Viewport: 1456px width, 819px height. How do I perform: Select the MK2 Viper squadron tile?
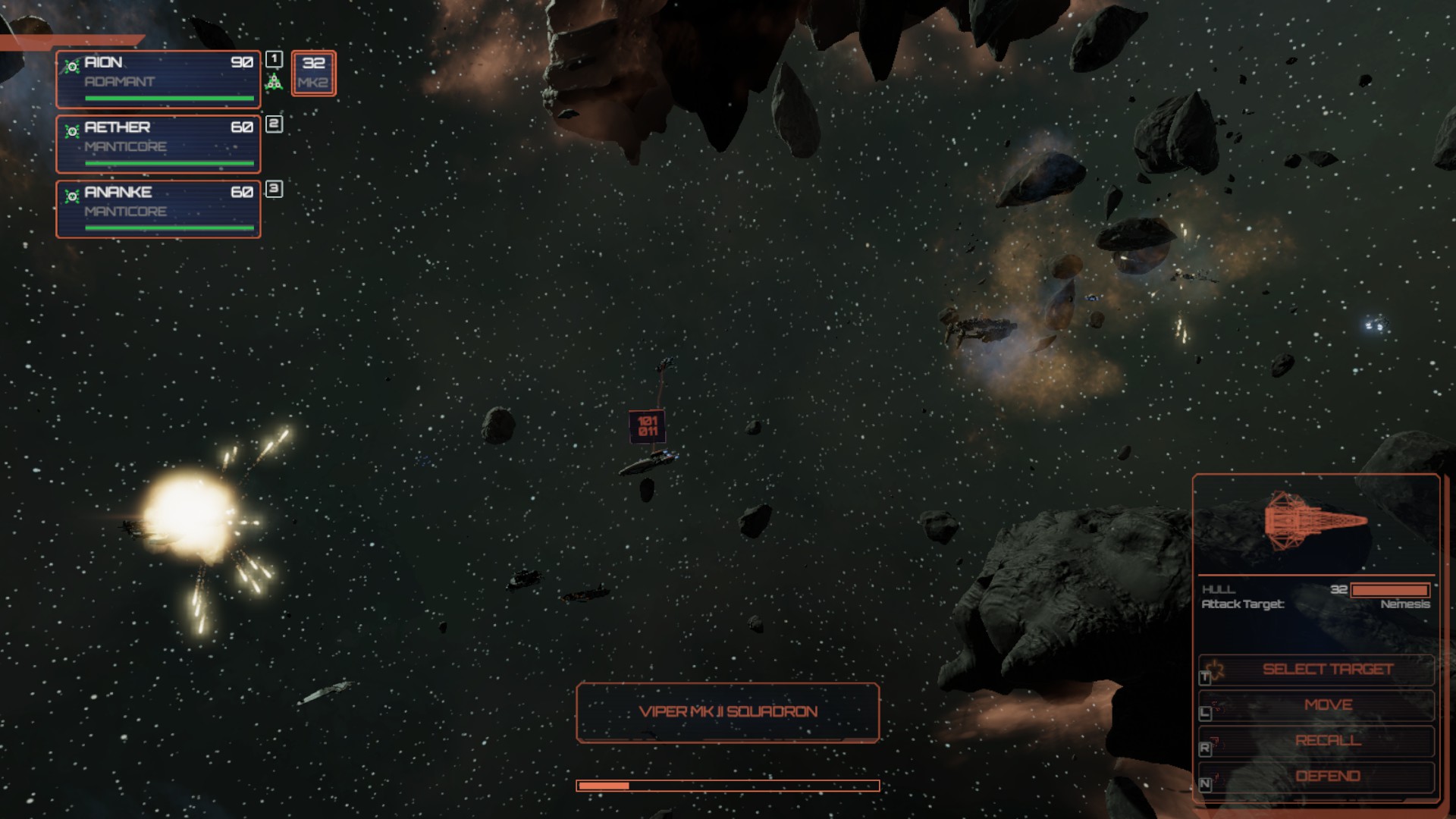click(x=313, y=73)
